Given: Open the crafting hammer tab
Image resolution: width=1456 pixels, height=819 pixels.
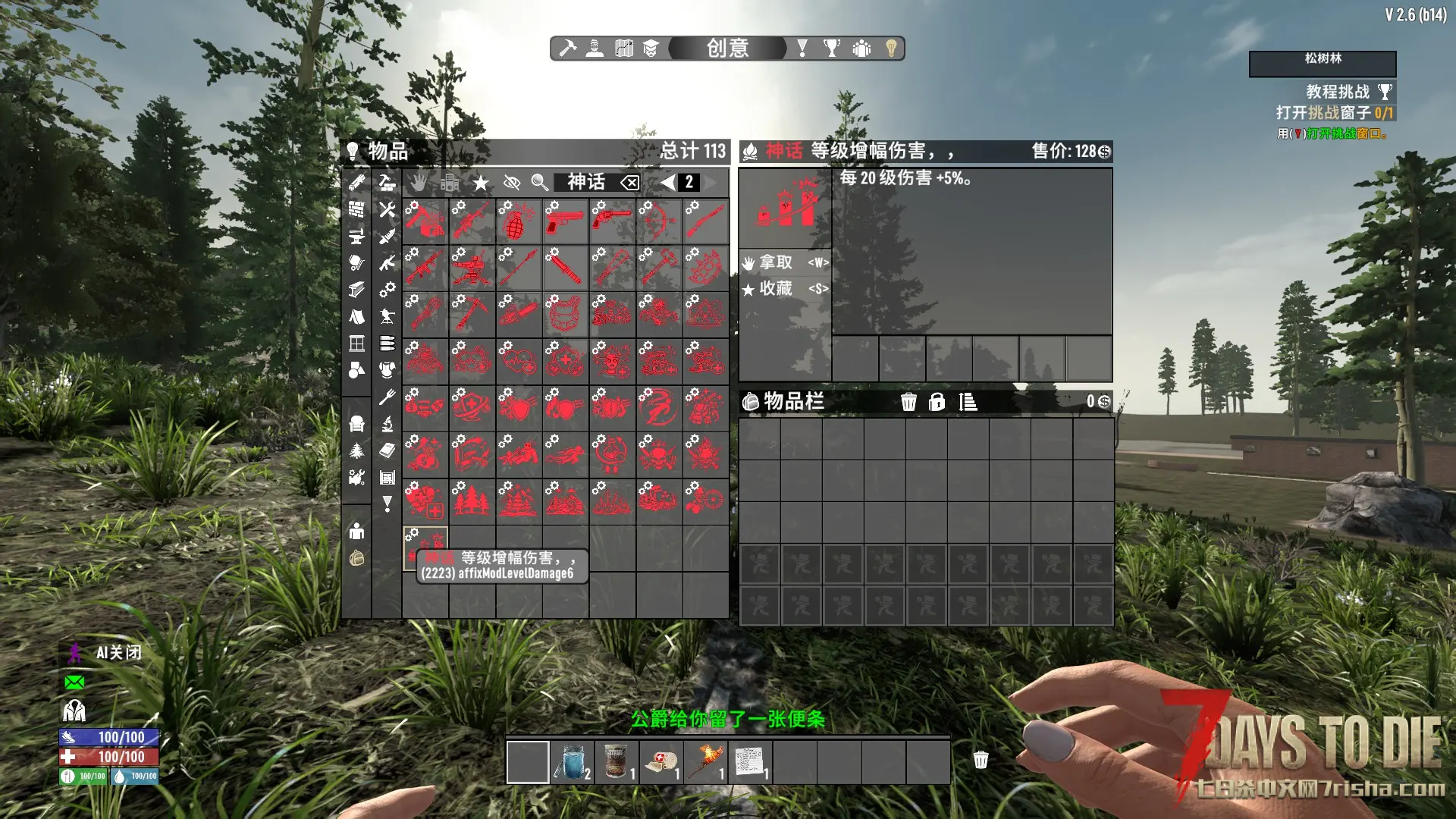Looking at the screenshot, I should 567,49.
